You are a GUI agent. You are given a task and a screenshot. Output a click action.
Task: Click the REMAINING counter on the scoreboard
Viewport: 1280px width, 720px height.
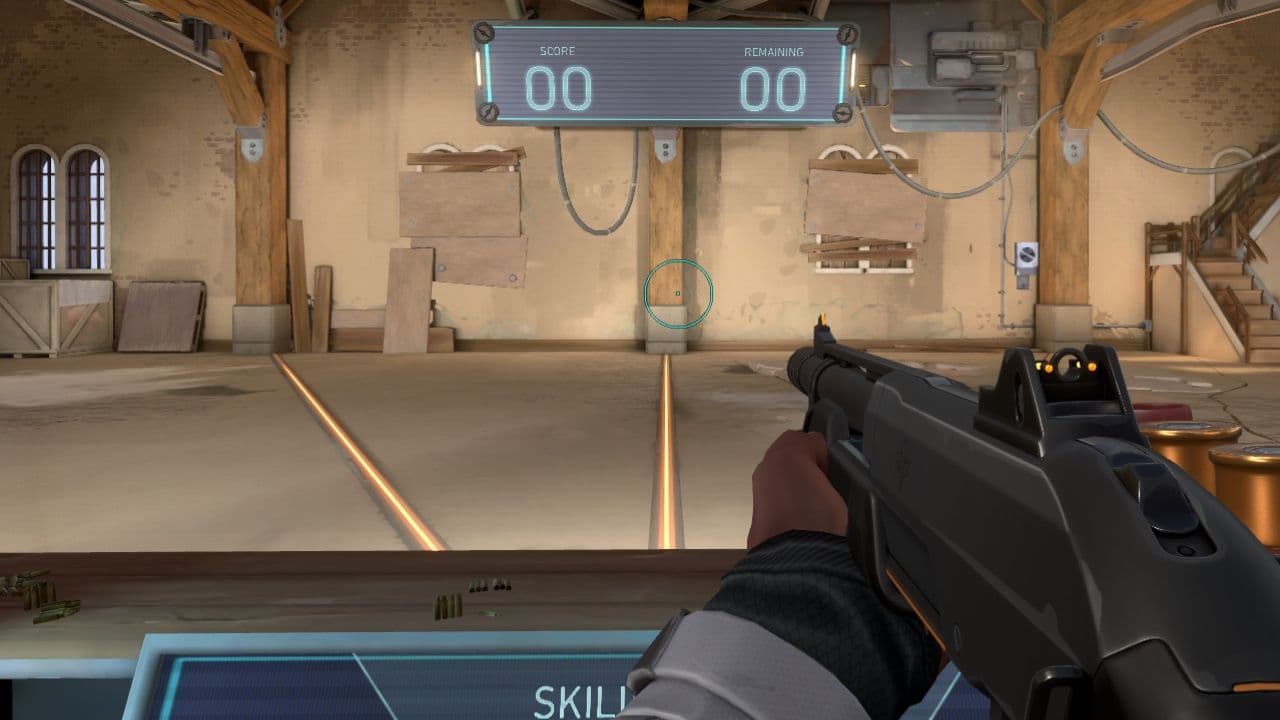click(x=775, y=88)
